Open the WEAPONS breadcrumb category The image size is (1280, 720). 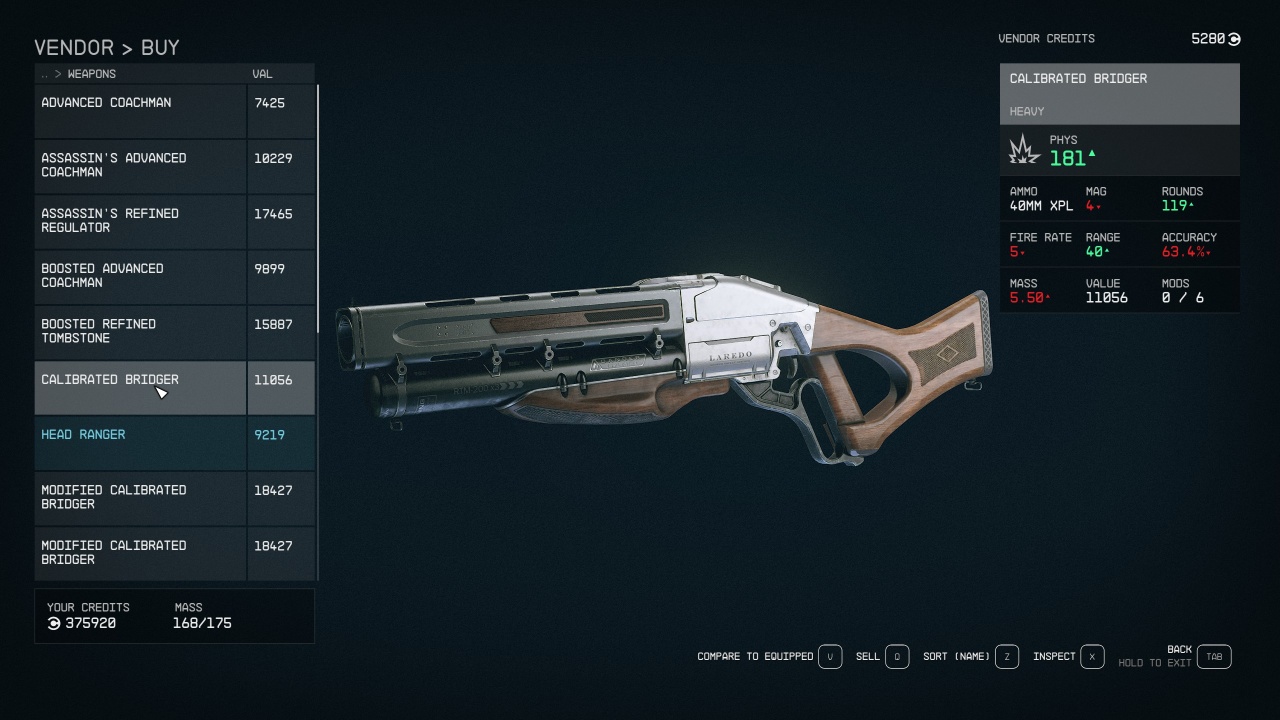[90, 74]
